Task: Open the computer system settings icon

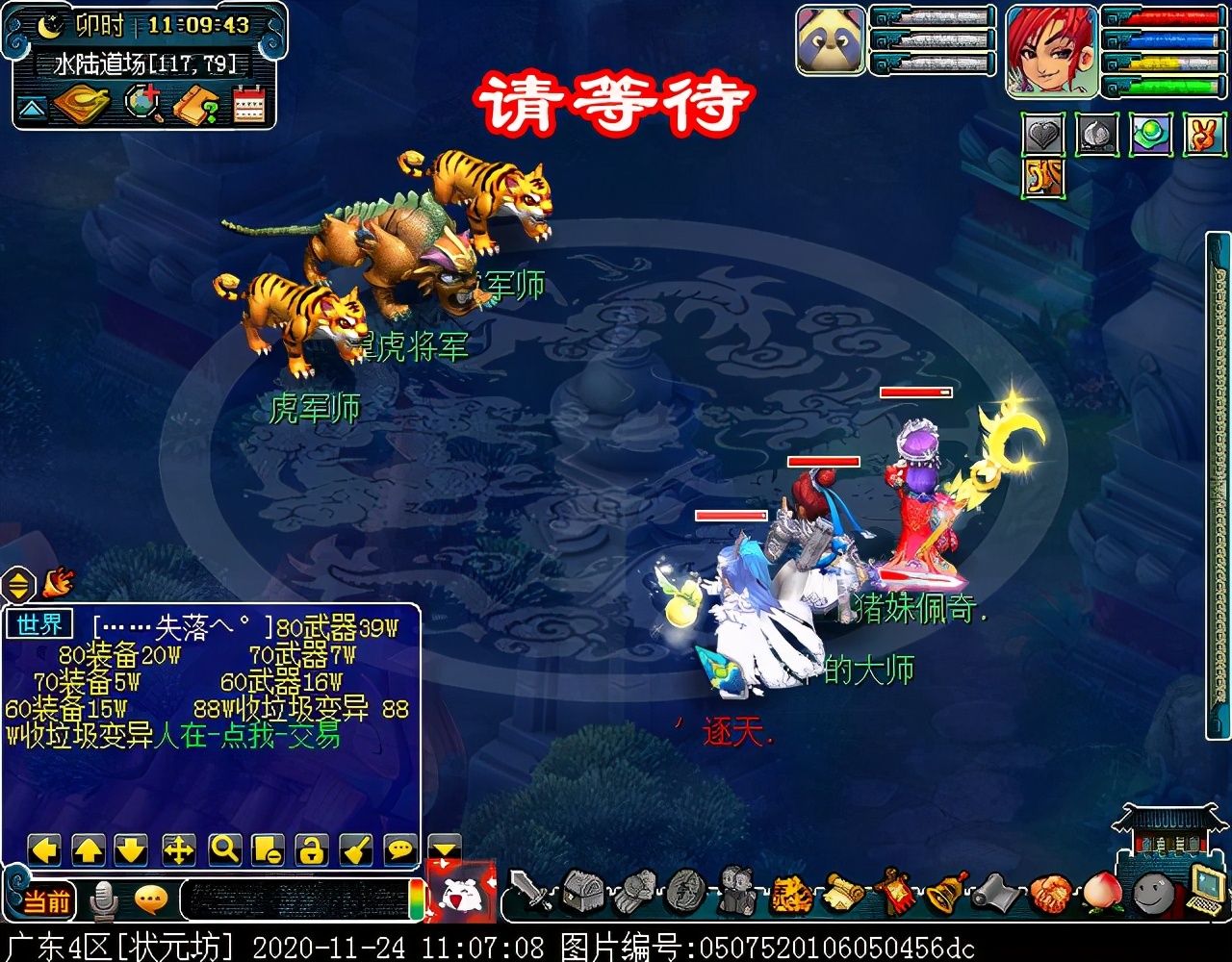Action: click(1205, 890)
